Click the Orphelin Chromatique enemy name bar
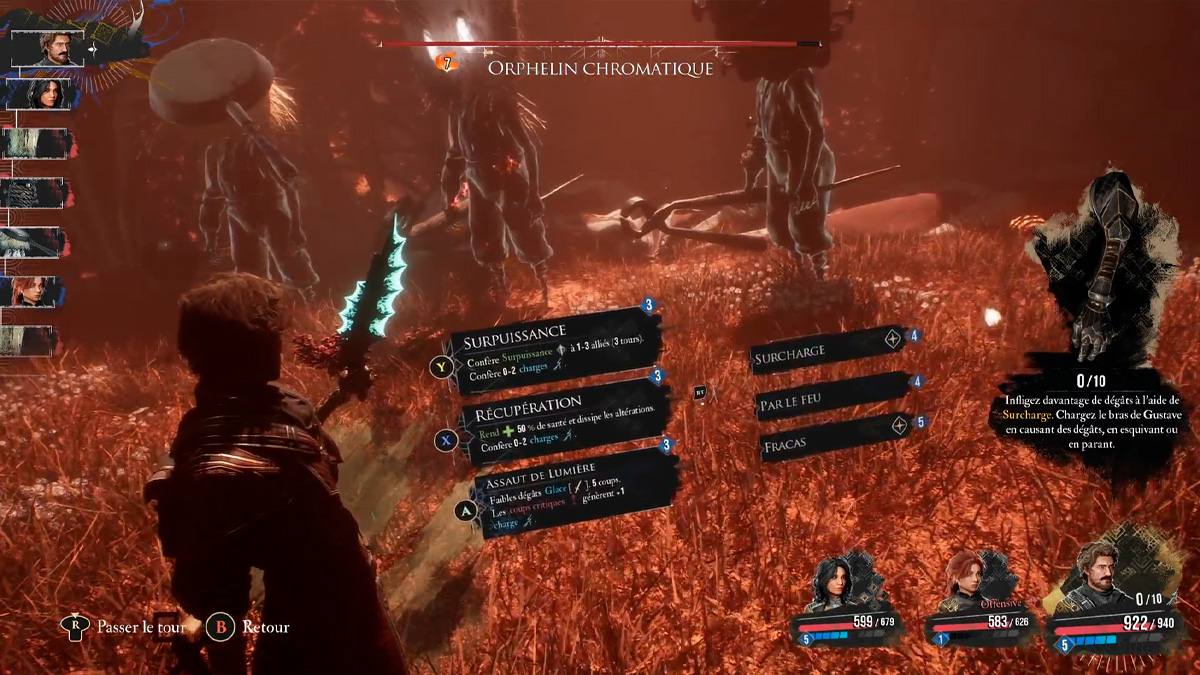Screen dimensions: 1200x675 pos(600,67)
